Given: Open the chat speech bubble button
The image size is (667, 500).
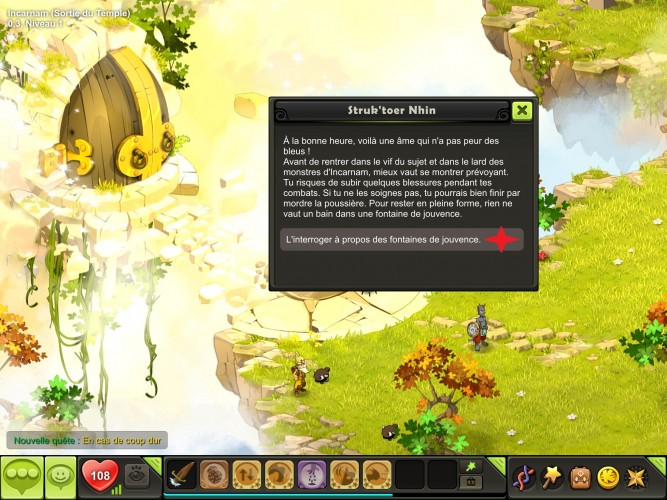Looking at the screenshot, I should click(x=22, y=476).
